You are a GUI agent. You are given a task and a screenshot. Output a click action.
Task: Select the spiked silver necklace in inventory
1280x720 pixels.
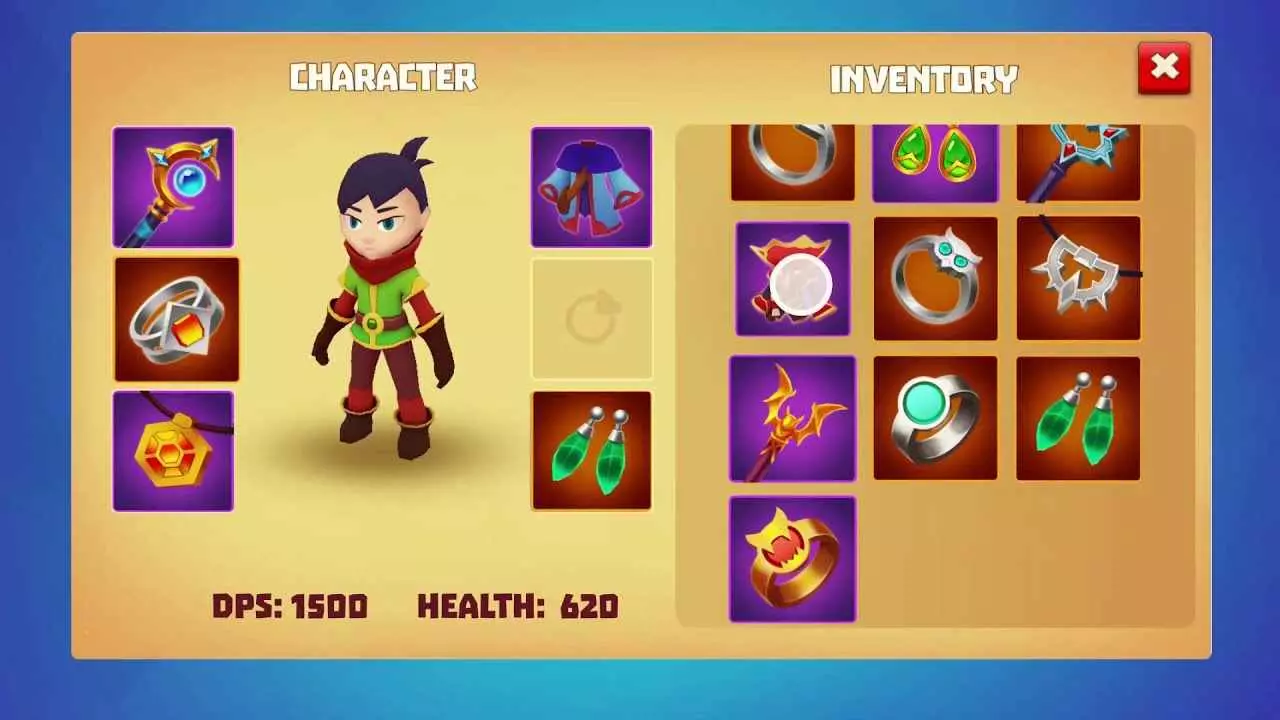[x=1077, y=278]
